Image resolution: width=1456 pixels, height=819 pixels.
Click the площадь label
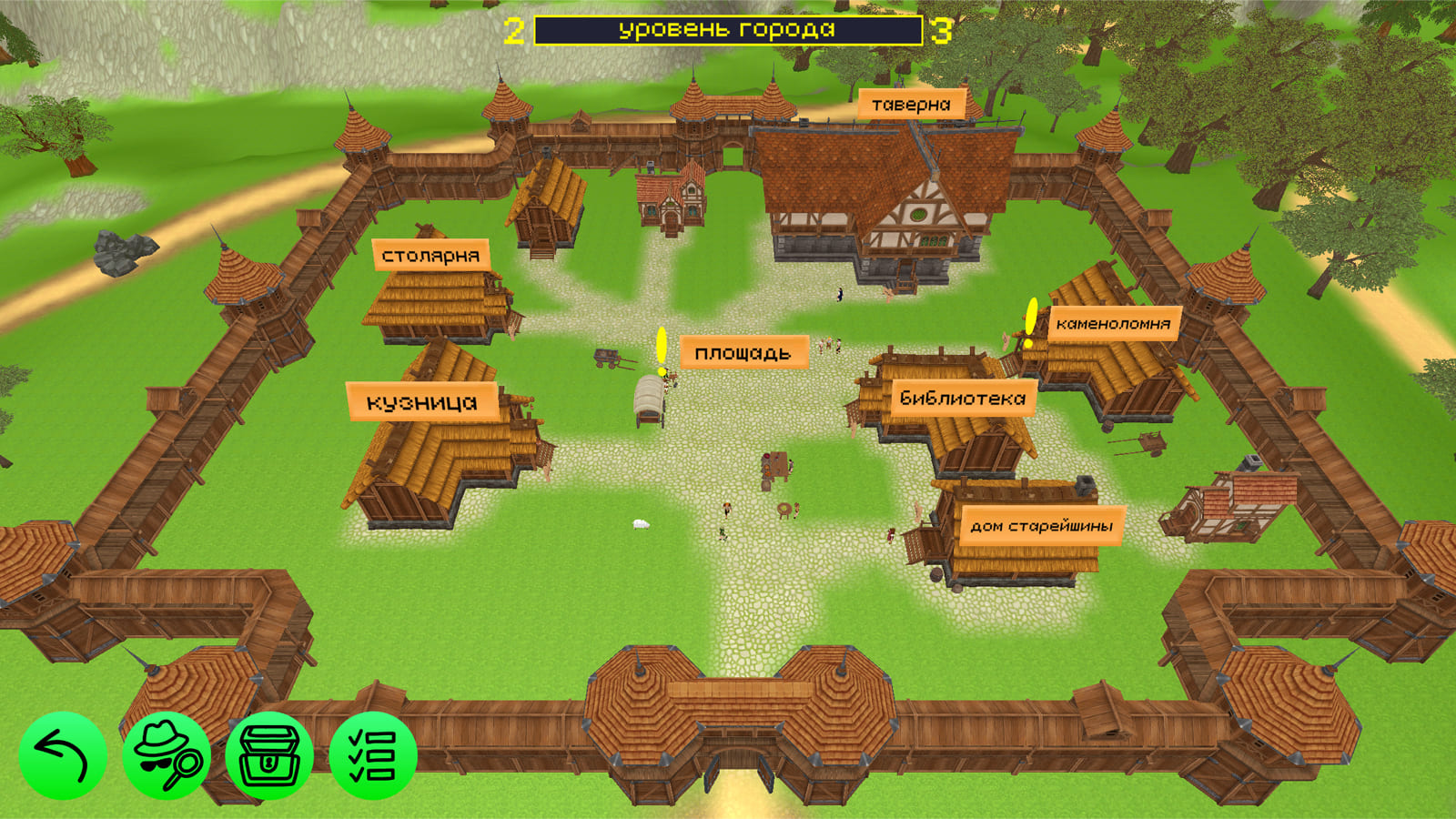[745, 350]
